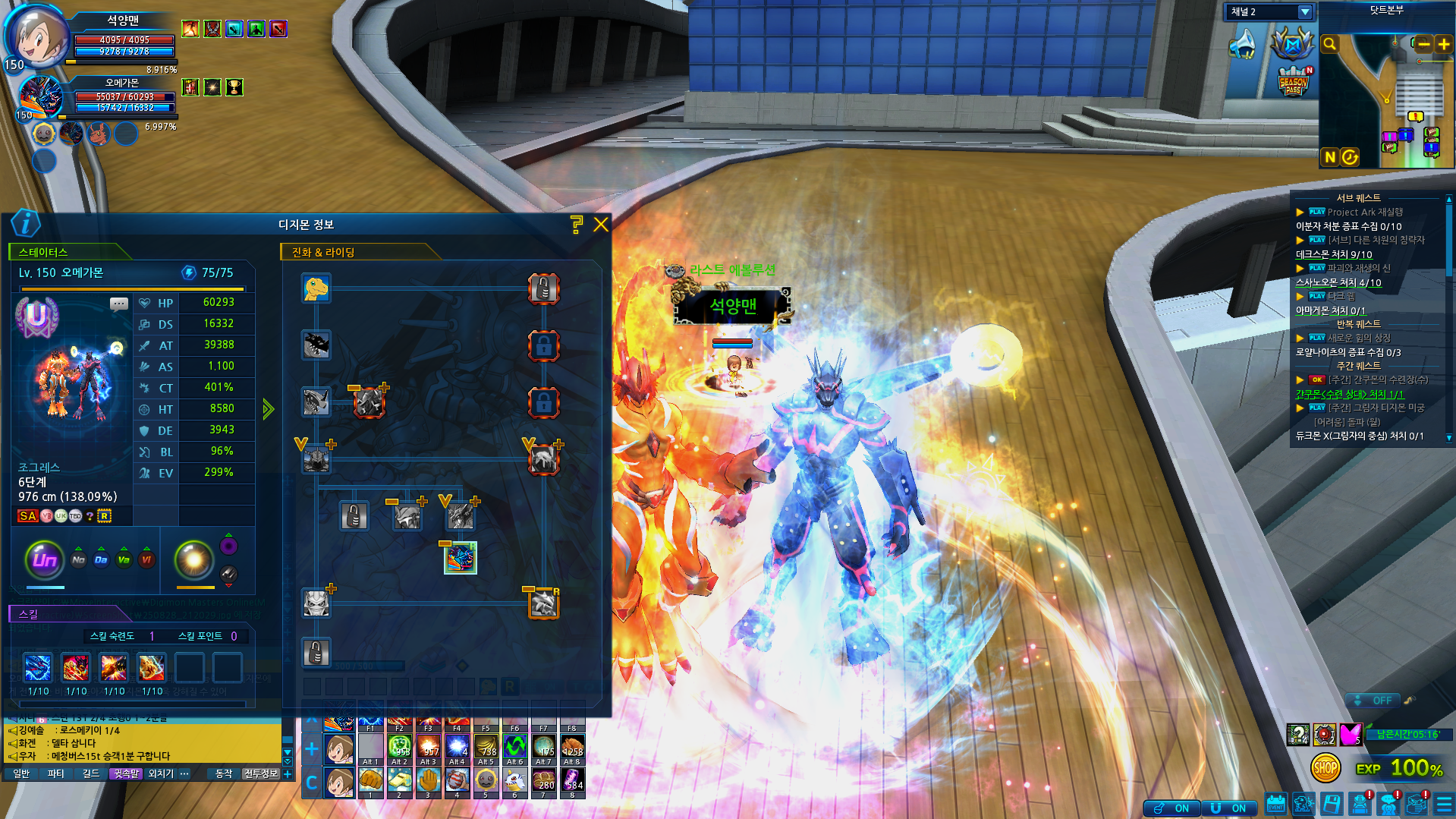Select the Agumon evolution icon
The width and height of the screenshot is (1456, 819).
pos(316,288)
